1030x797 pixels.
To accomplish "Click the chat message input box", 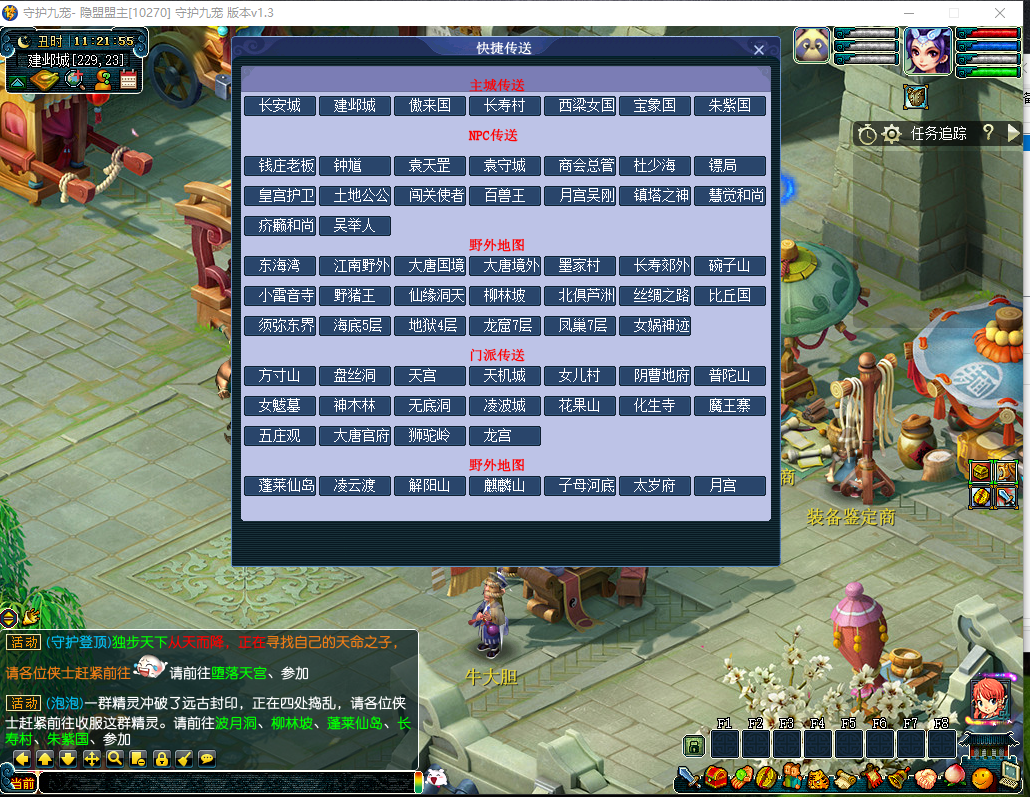I will (x=225, y=782).
